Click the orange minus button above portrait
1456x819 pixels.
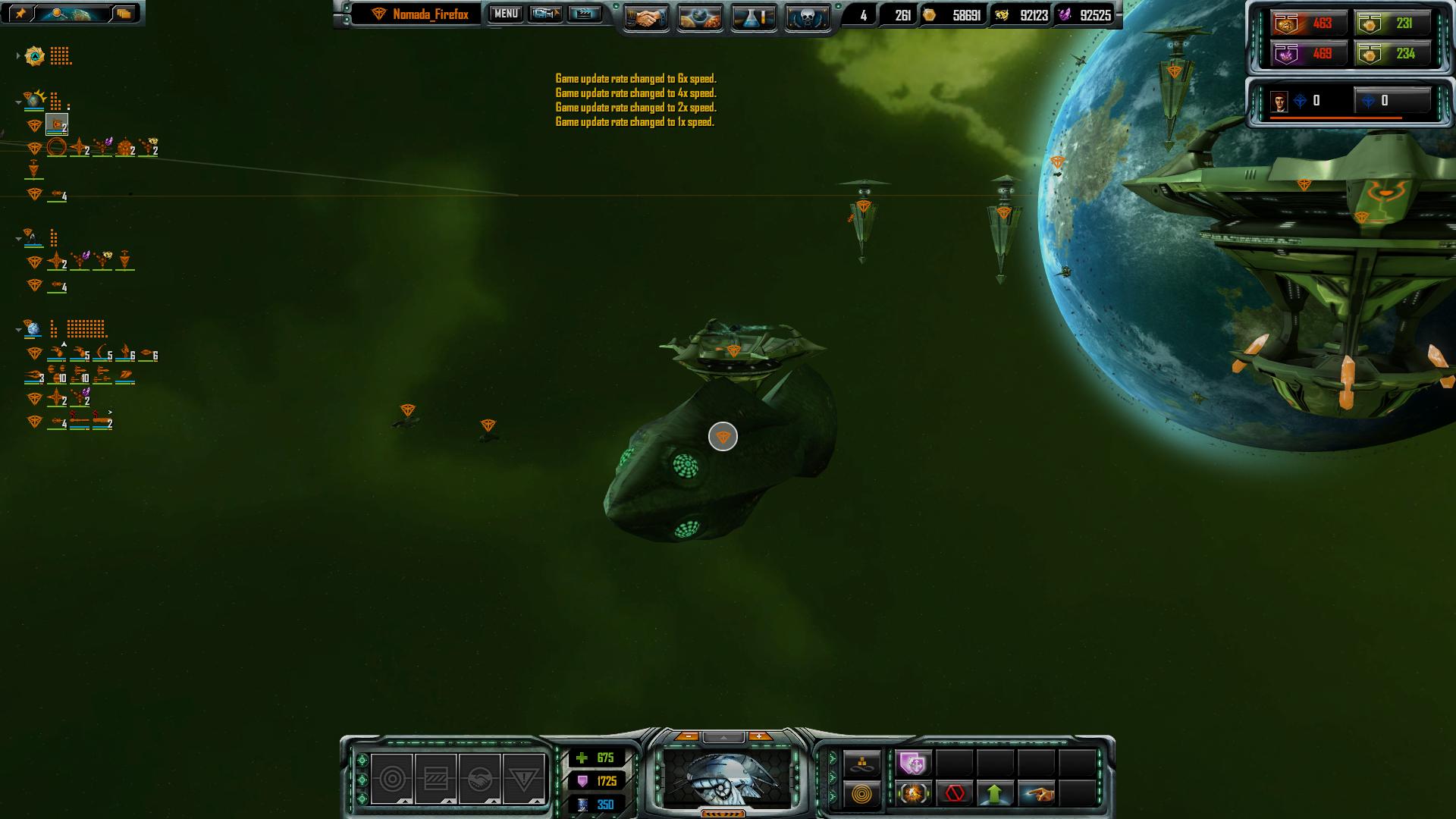(x=687, y=736)
